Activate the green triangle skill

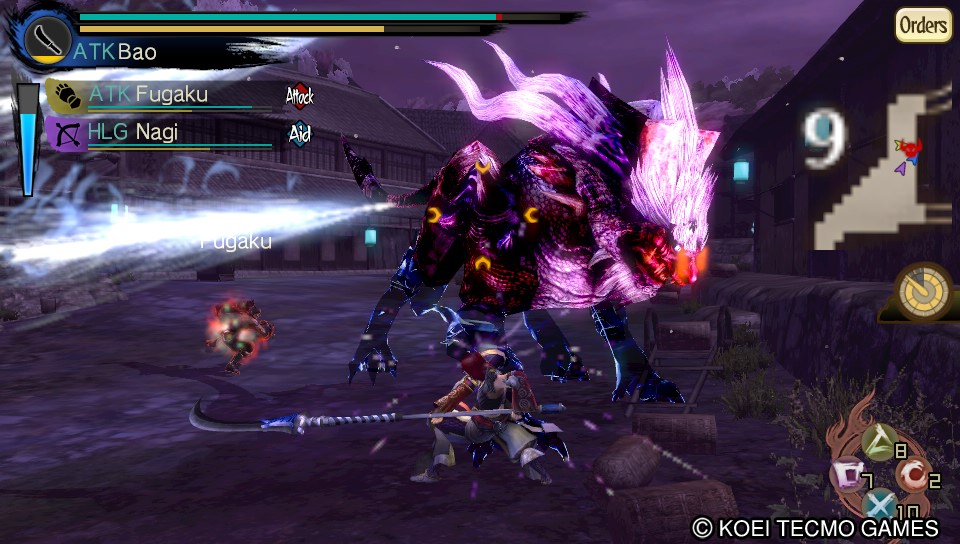point(879,436)
